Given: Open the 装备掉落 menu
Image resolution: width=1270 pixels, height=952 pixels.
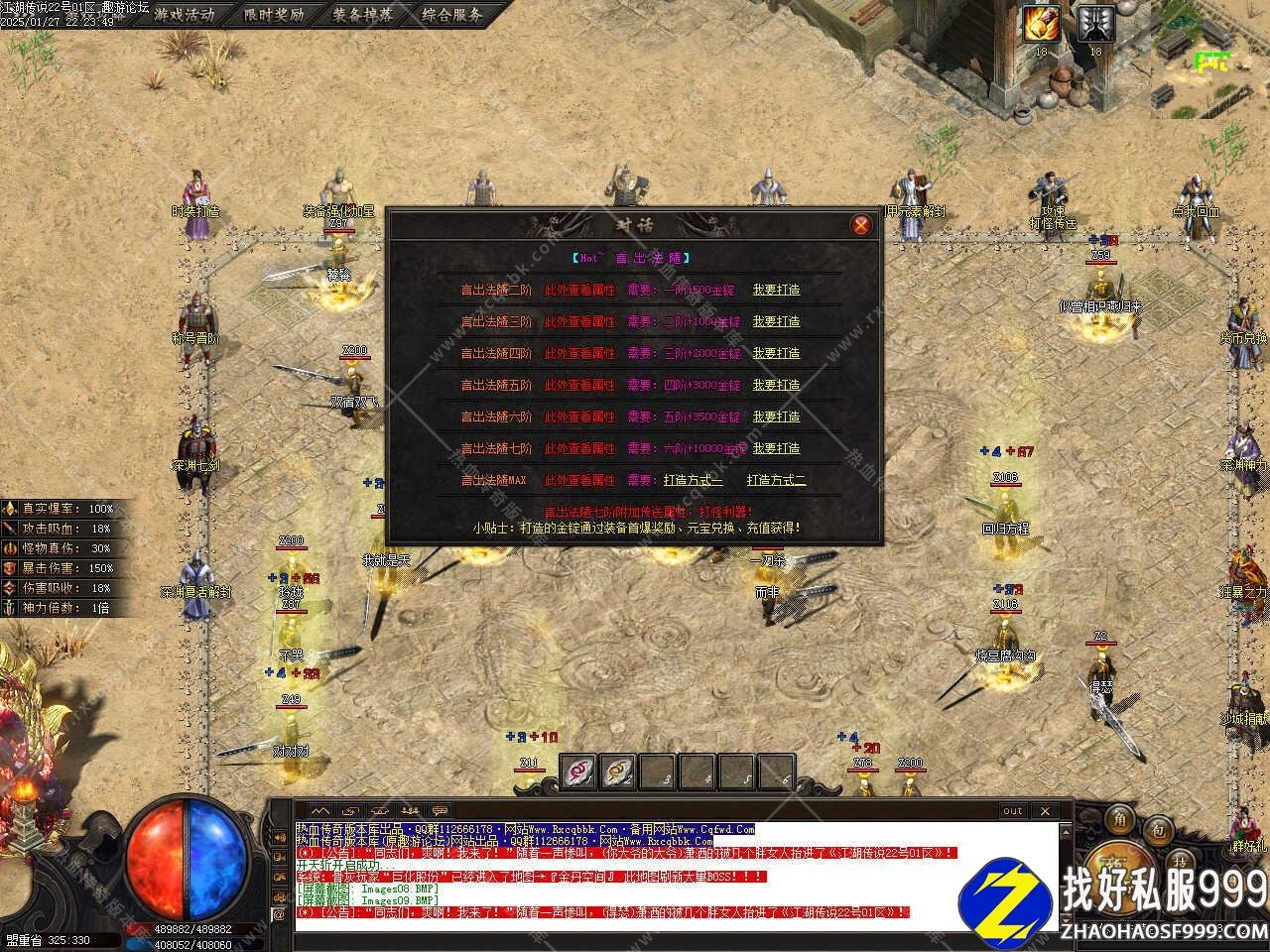Looking at the screenshot, I should coord(362,15).
